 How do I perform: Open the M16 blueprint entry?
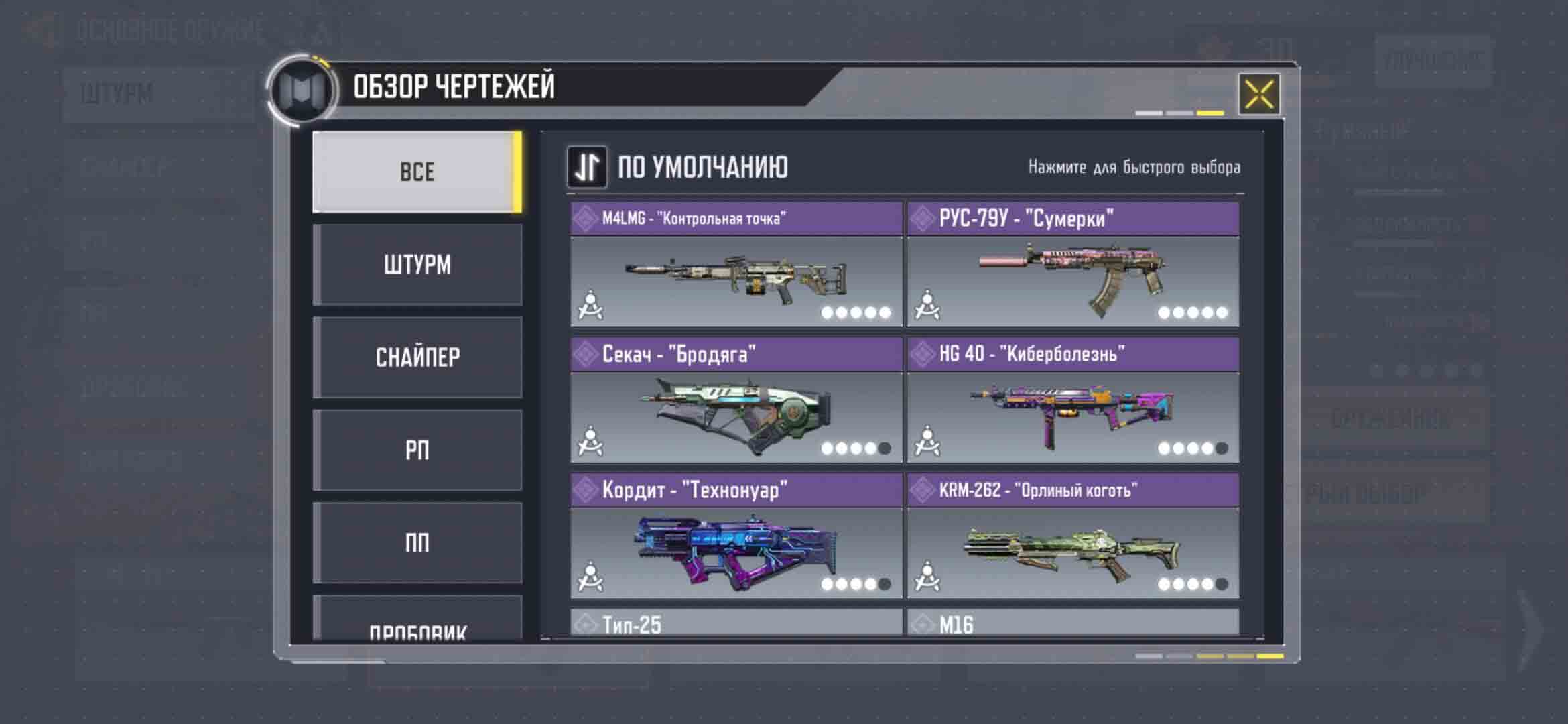pos(1073,623)
